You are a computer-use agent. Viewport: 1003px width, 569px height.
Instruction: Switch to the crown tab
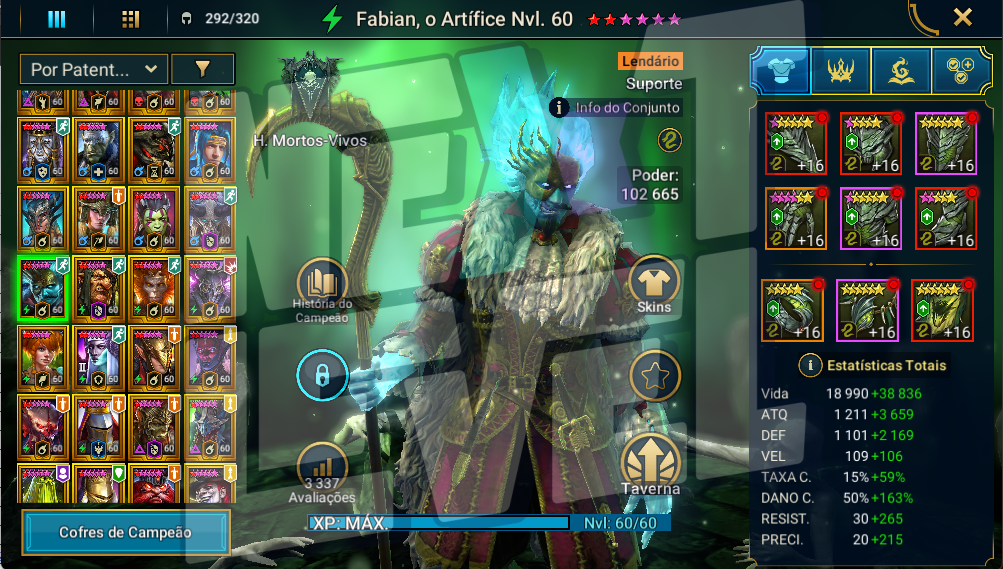(841, 70)
